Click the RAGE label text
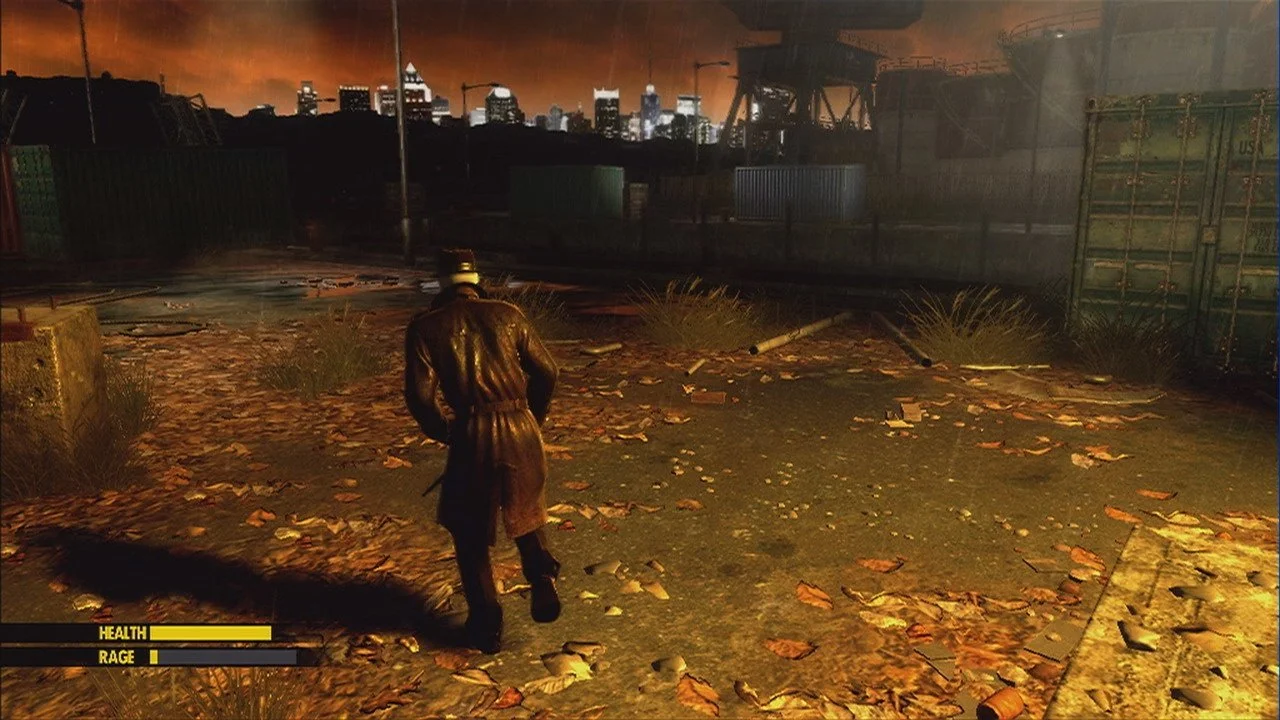 pyautogui.click(x=117, y=657)
